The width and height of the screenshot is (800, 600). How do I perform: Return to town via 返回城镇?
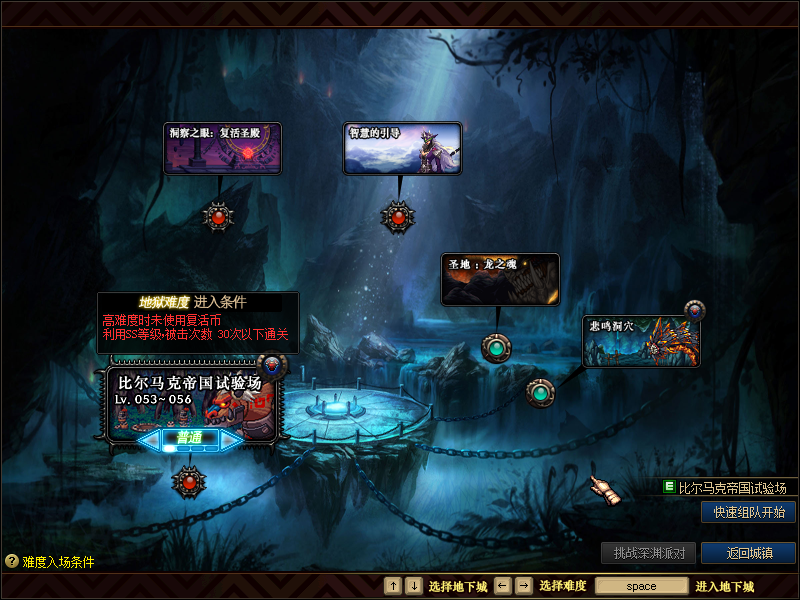tap(748, 553)
